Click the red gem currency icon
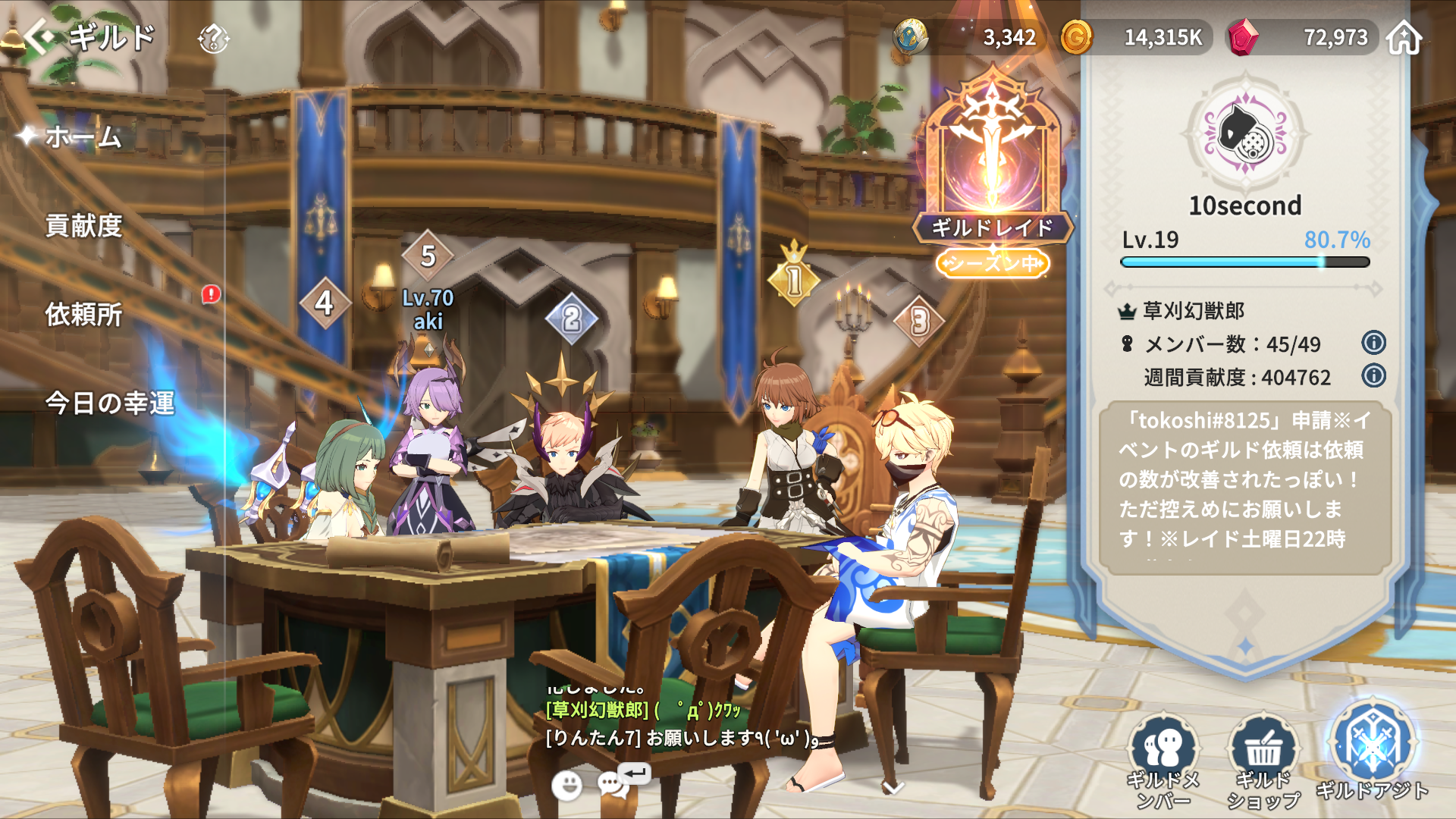This screenshot has width=1456, height=819. tap(1243, 37)
